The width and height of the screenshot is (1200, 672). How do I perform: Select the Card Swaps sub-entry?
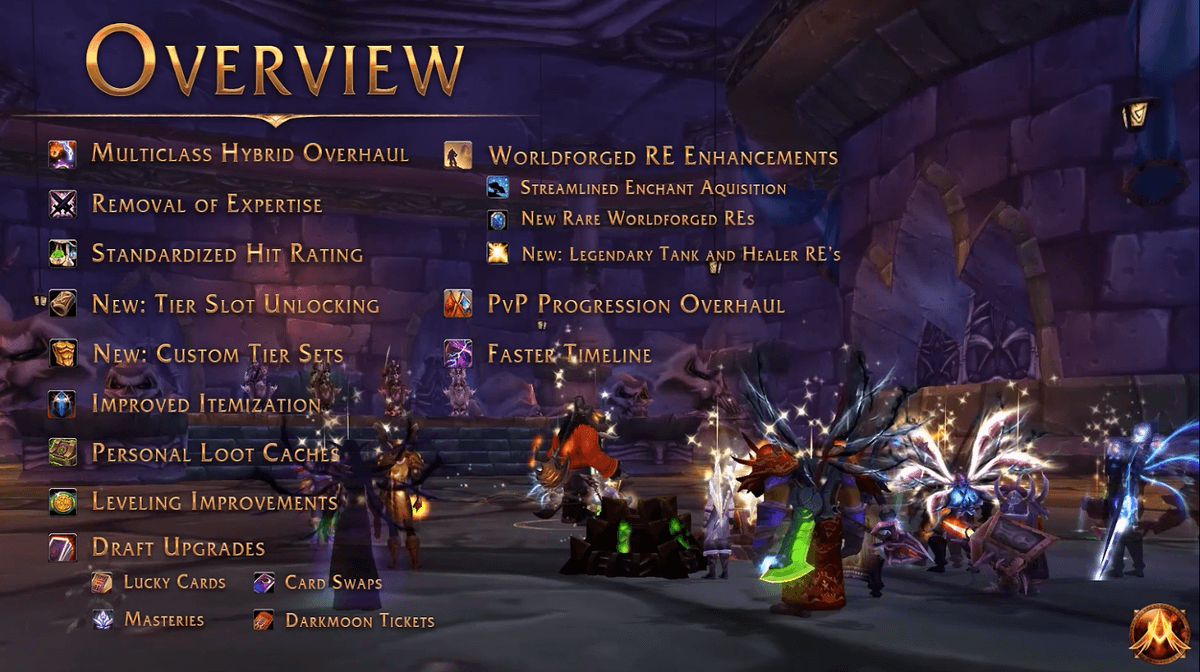(333, 582)
